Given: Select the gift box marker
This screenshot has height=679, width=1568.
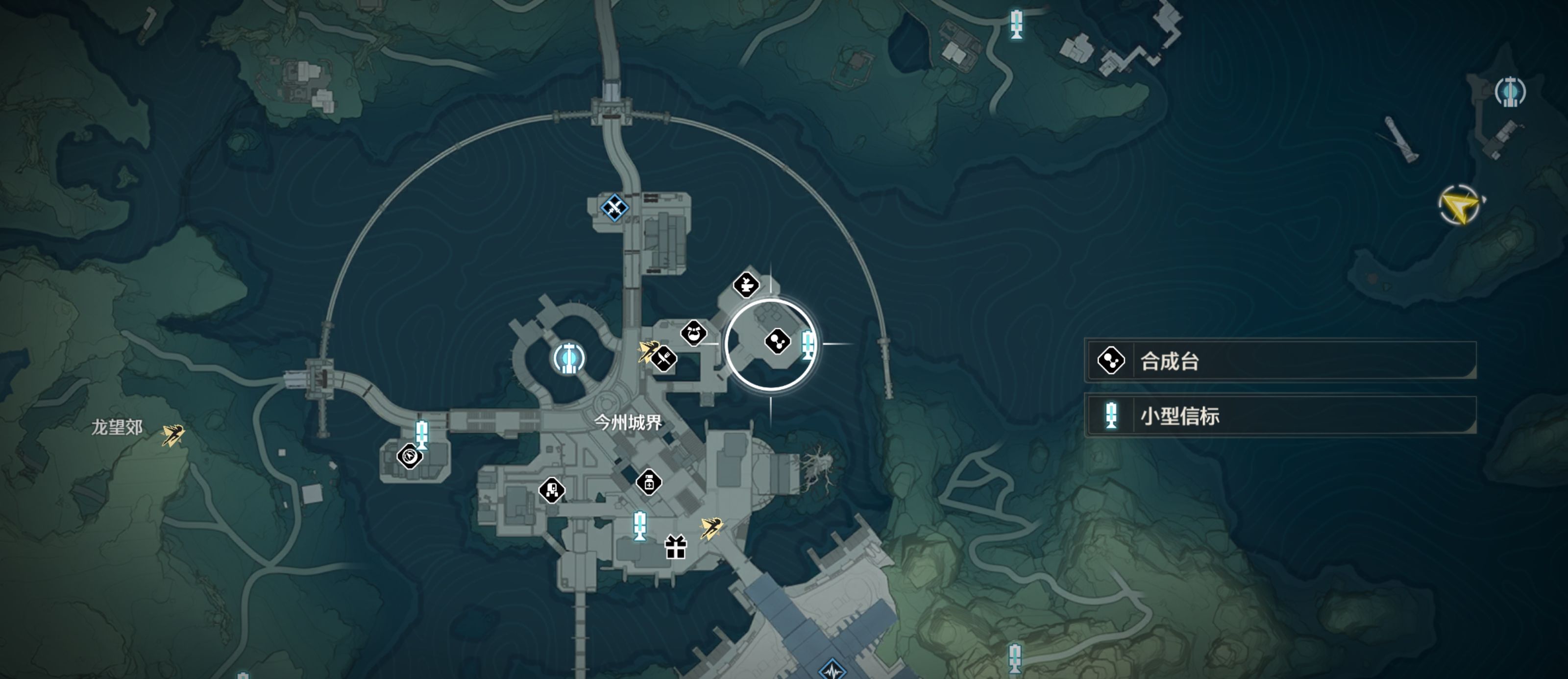Looking at the screenshot, I should click(x=676, y=547).
